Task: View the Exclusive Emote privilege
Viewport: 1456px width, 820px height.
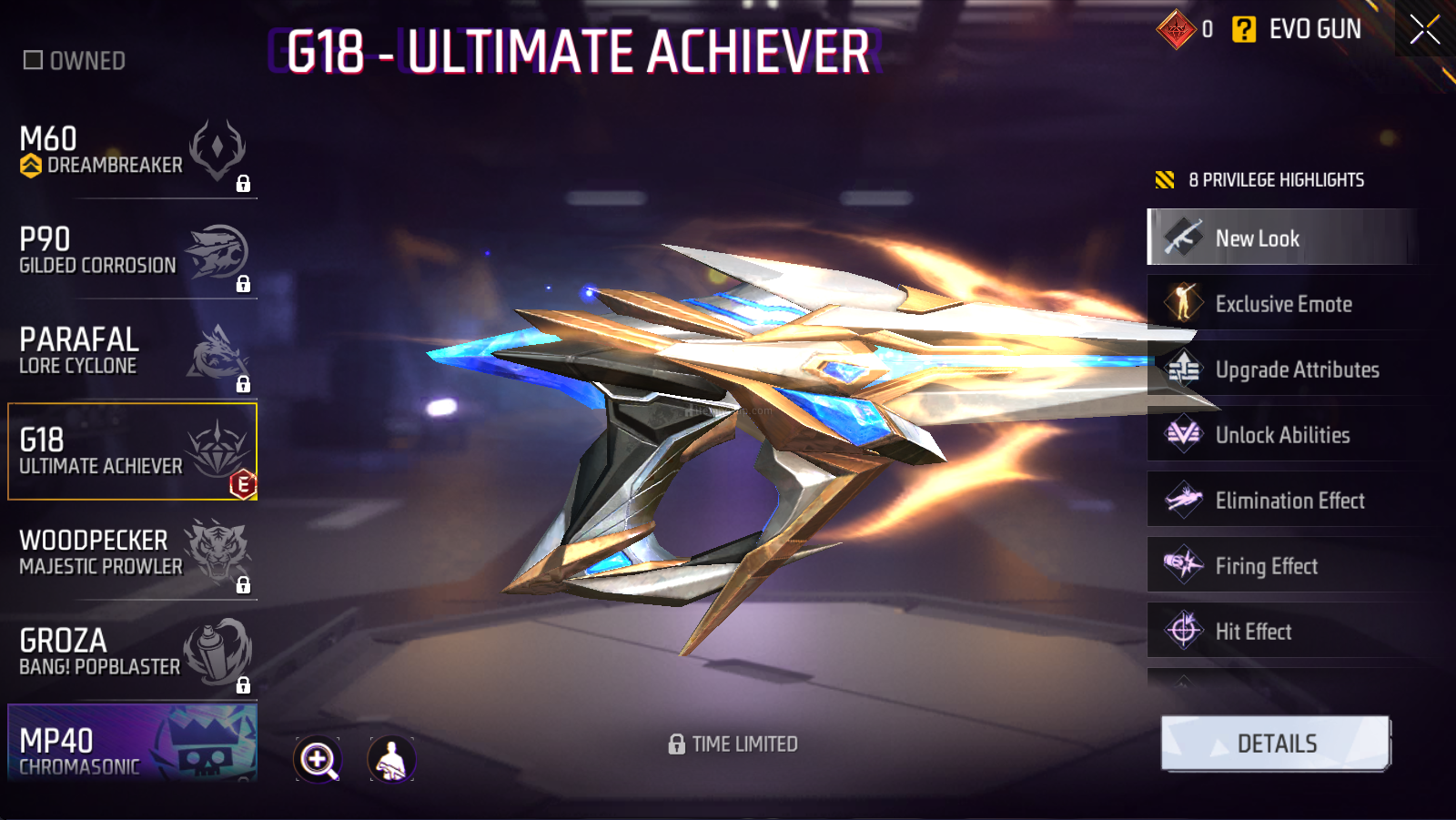Action: 1281,304
